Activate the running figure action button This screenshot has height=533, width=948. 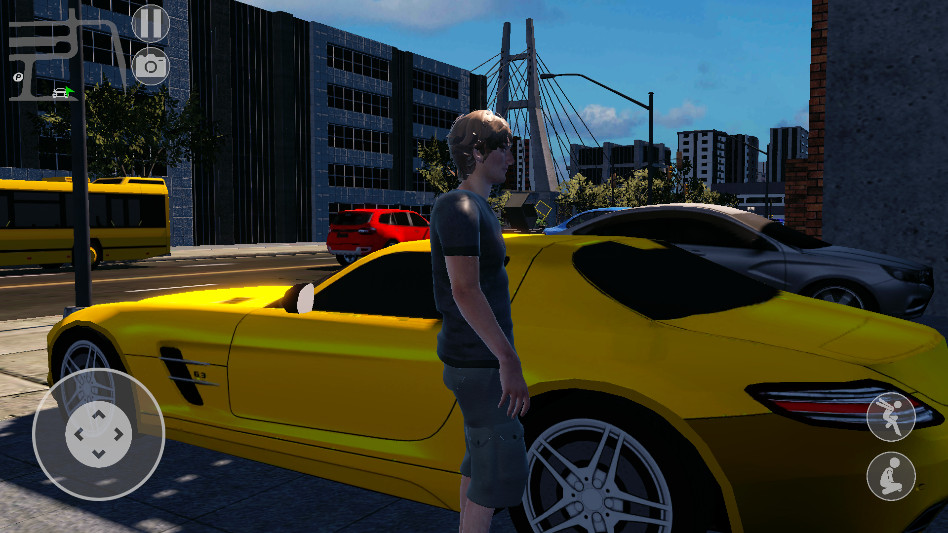890,417
